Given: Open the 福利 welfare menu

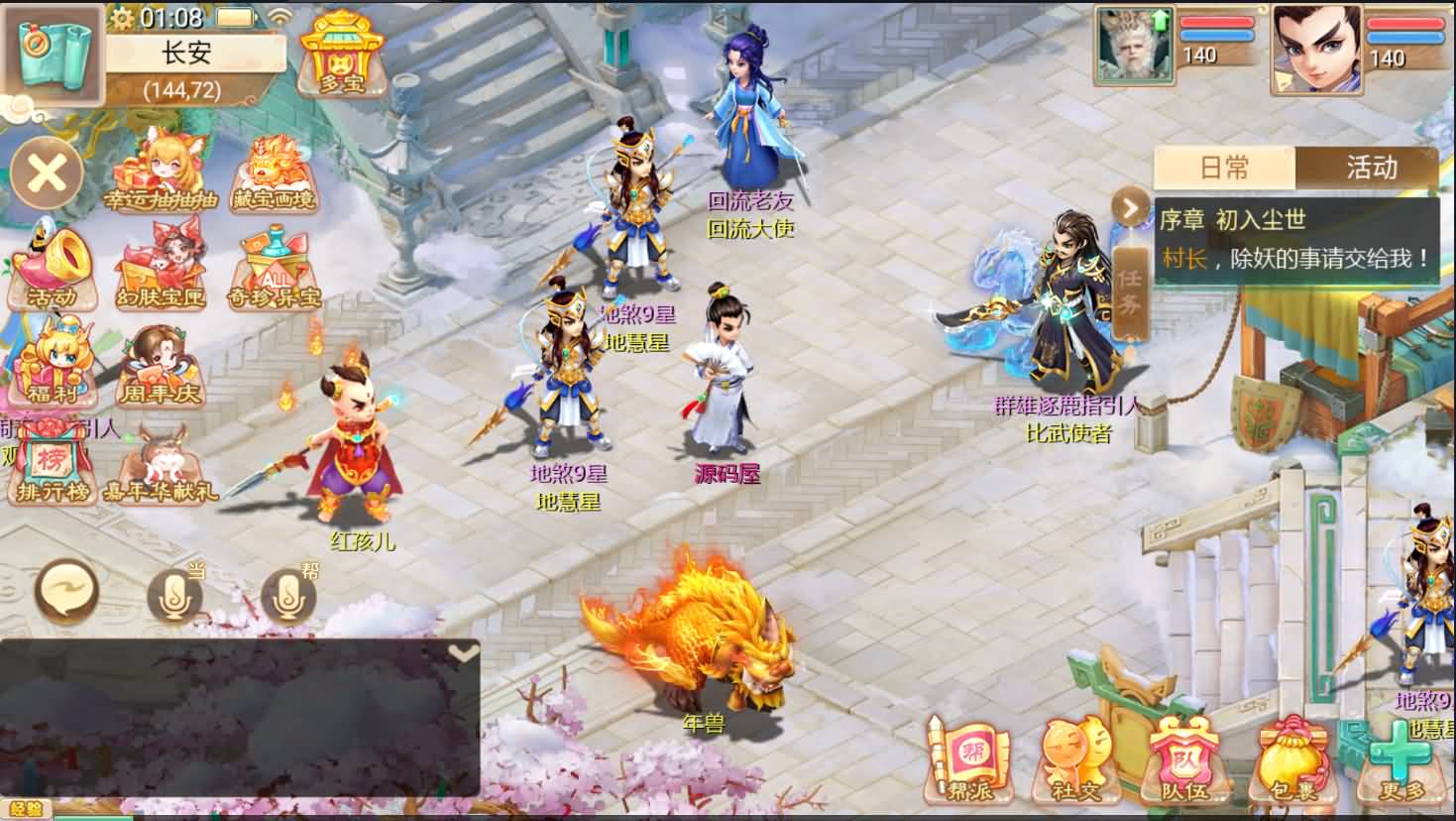Looking at the screenshot, I should point(53,363).
